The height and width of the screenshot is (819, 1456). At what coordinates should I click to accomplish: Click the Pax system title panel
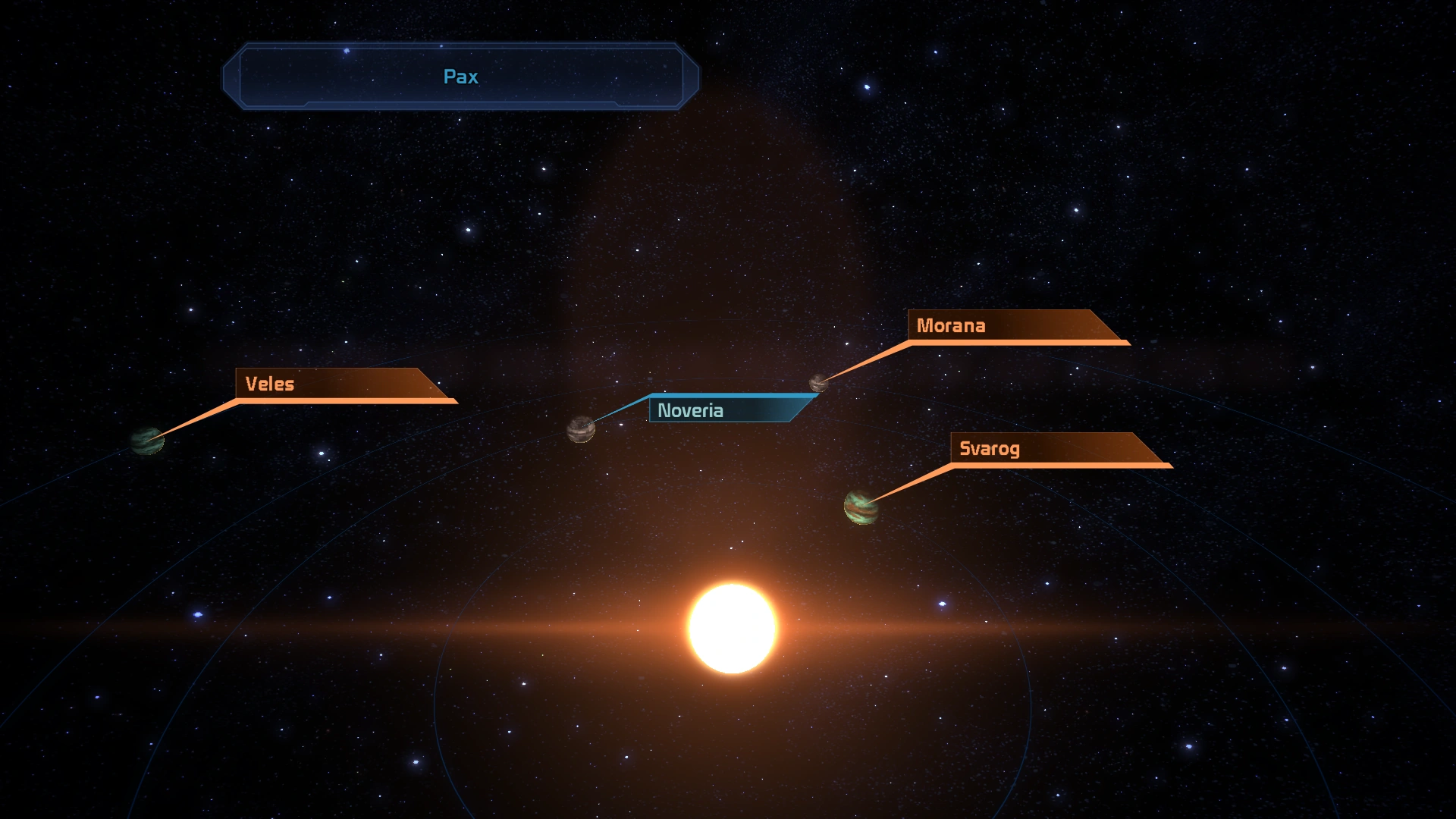[460, 77]
